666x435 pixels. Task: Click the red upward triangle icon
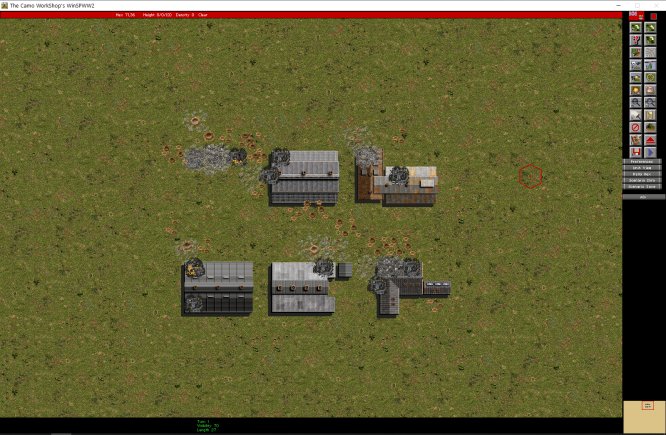(x=651, y=127)
